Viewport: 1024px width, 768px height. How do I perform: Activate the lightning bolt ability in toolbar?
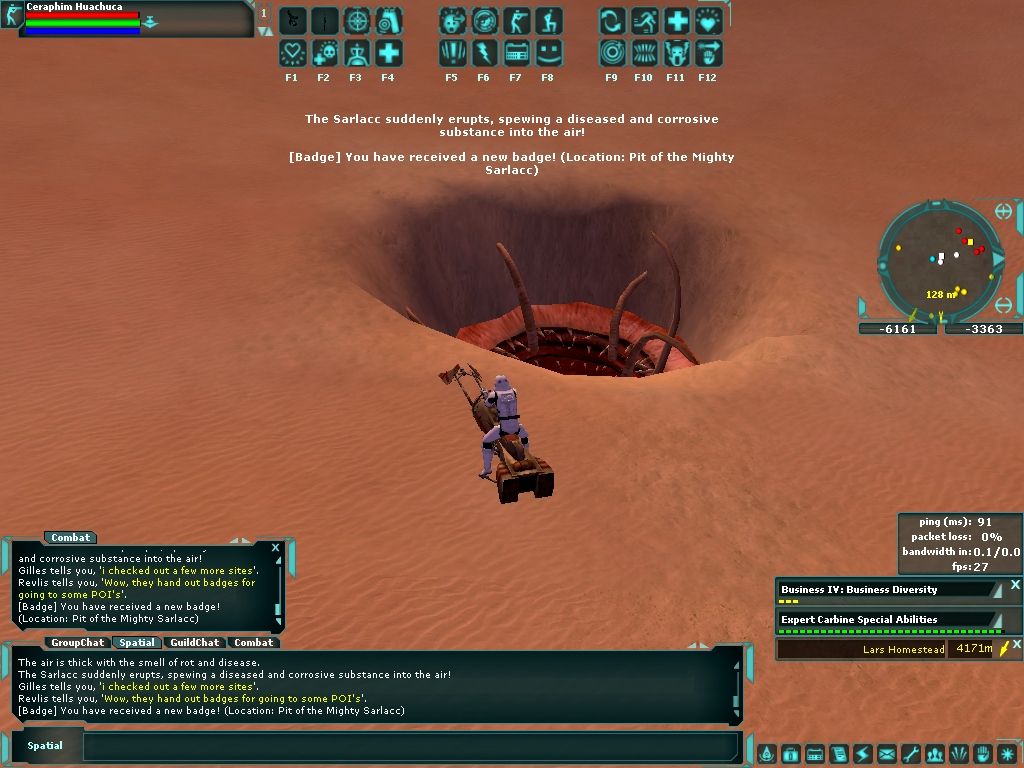(x=485, y=53)
